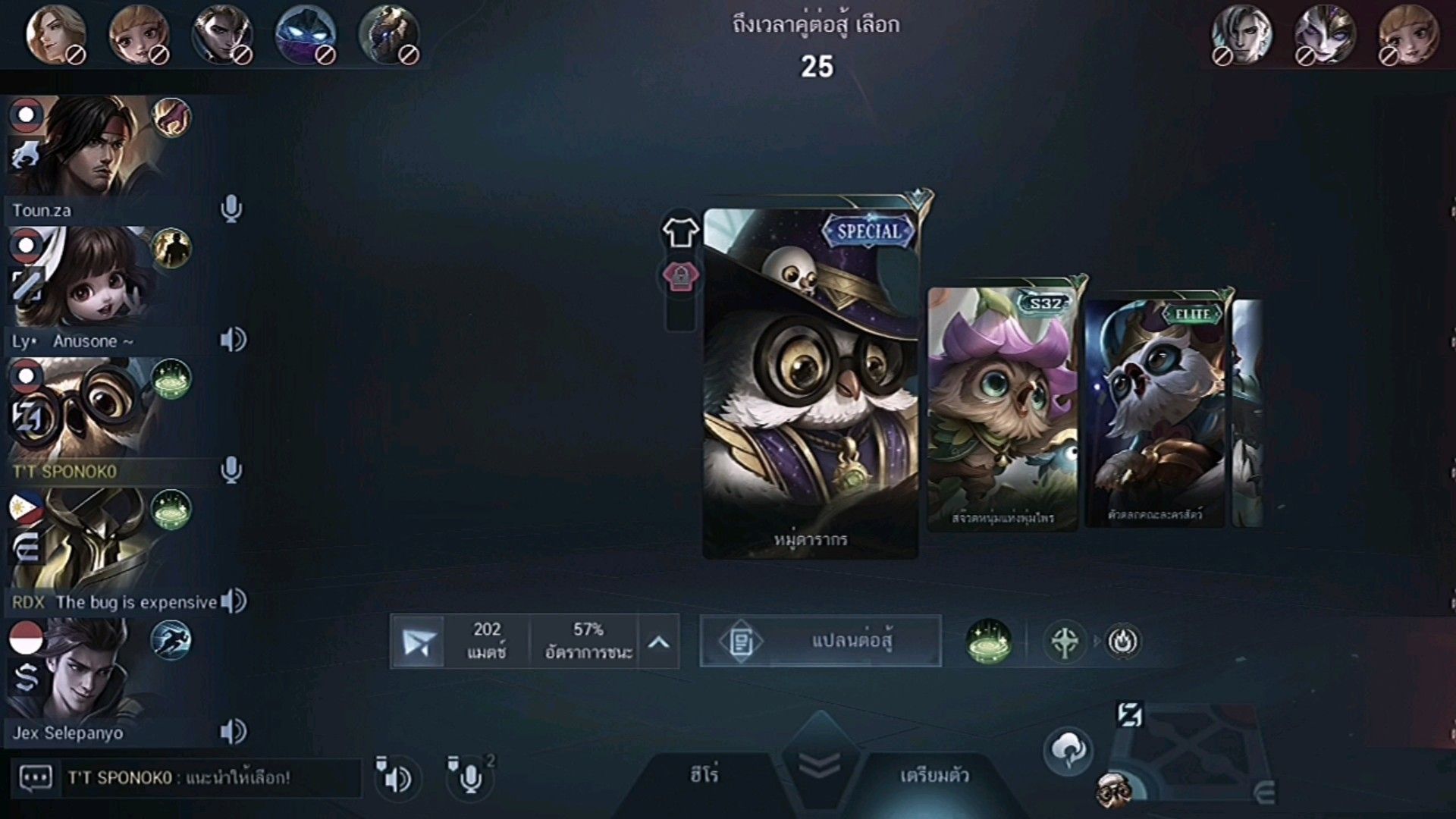Click the cloud swap icon near minimap
Viewport: 1456px width, 819px height.
click(1068, 750)
